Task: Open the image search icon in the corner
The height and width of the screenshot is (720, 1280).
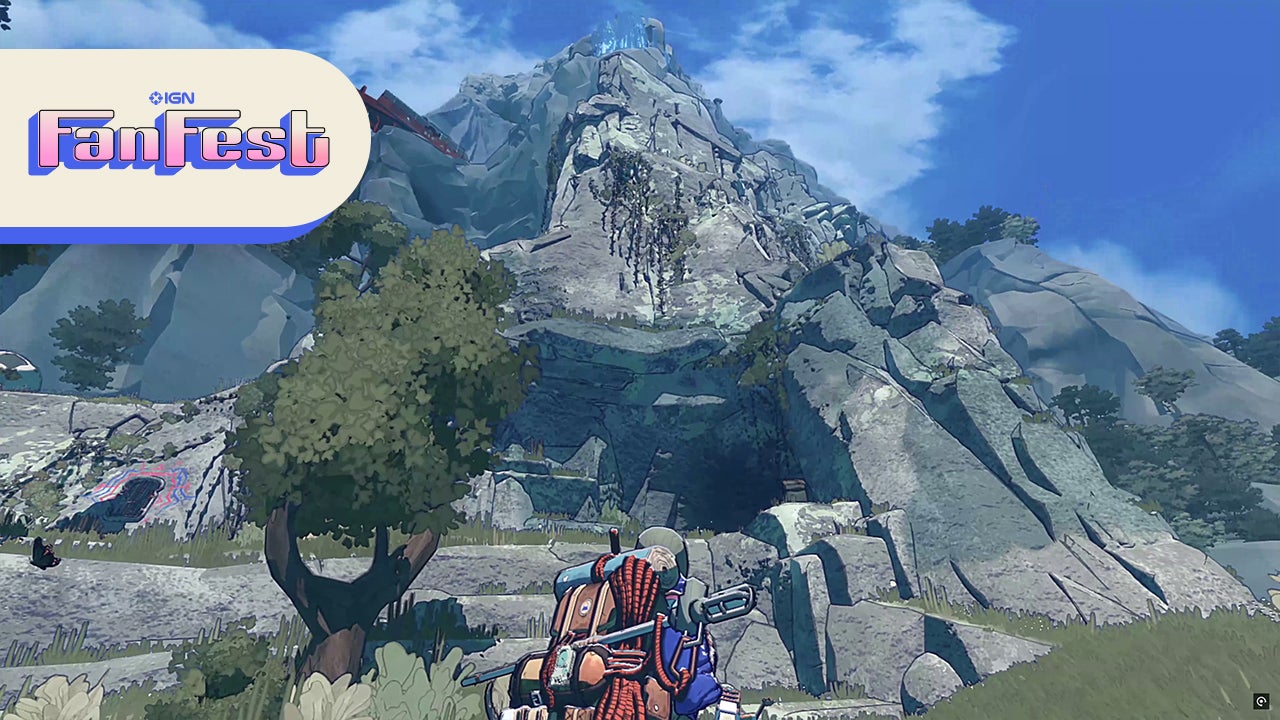Action: tap(1261, 702)
